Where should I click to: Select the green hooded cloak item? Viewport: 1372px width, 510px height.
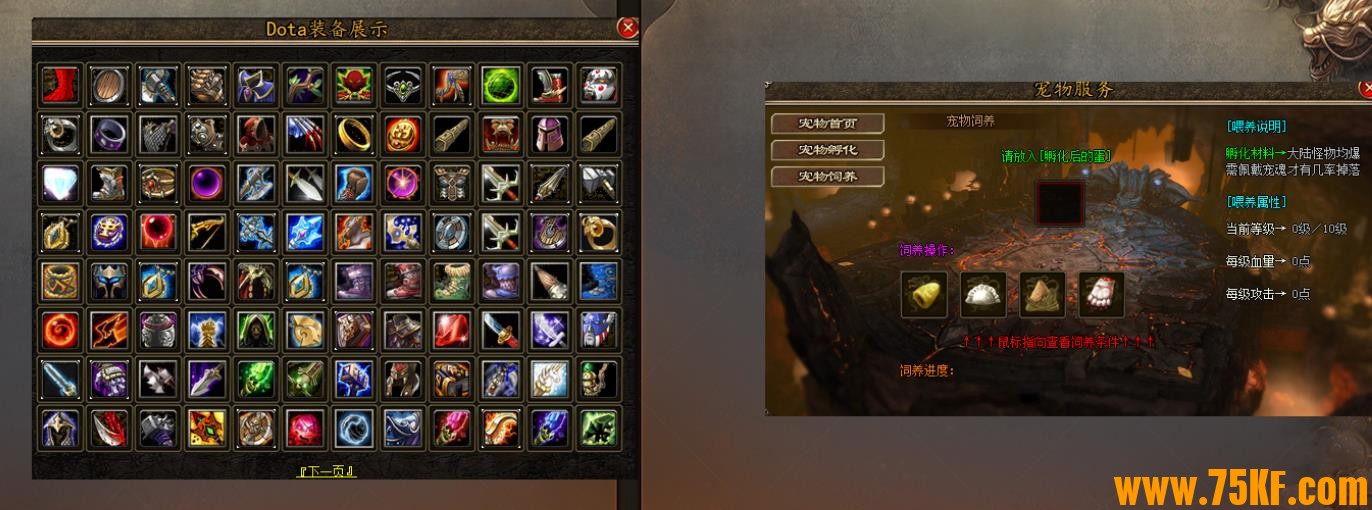point(256,328)
